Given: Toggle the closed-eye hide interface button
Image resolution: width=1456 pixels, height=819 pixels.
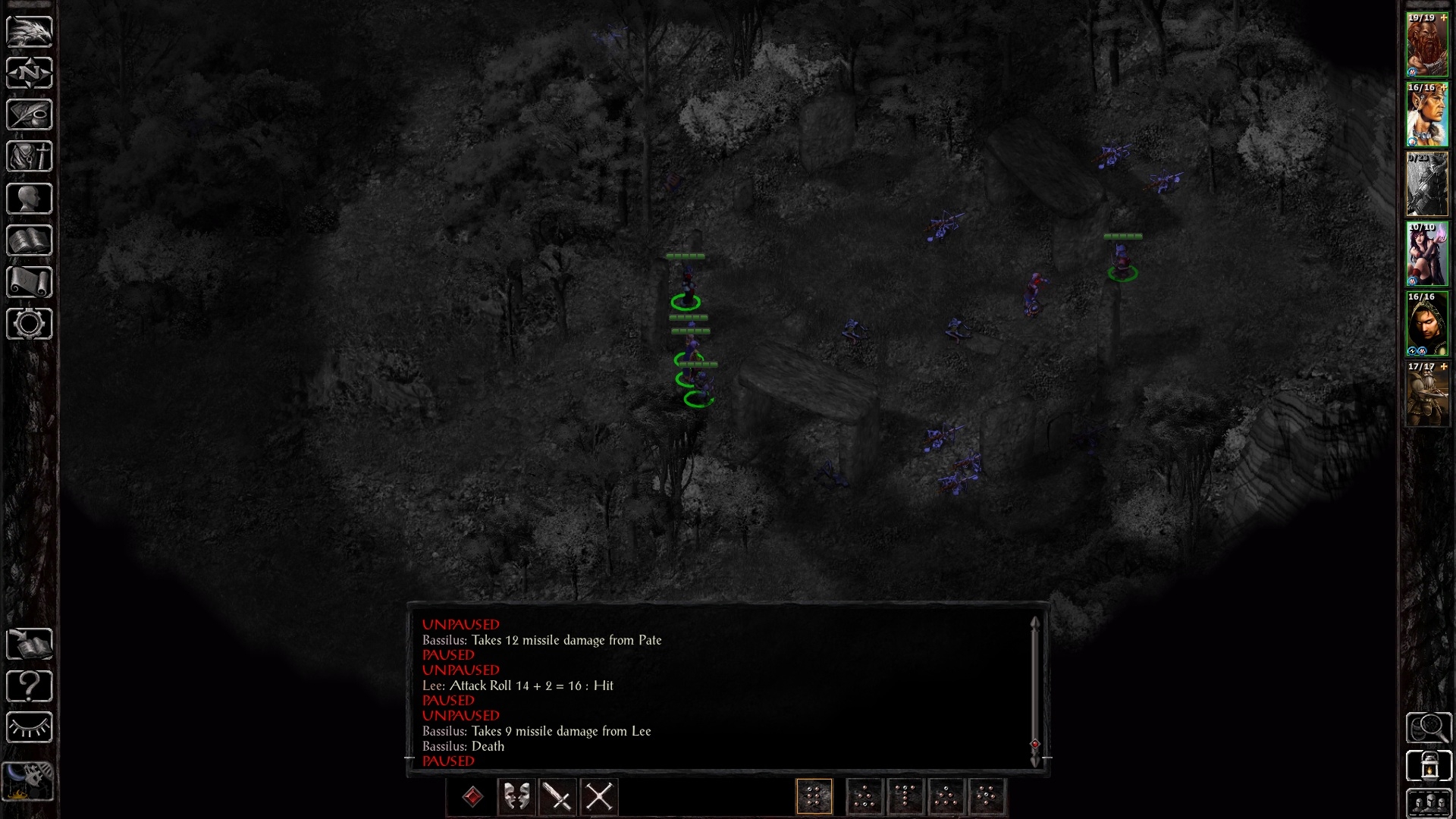Looking at the screenshot, I should pyautogui.click(x=30, y=728).
